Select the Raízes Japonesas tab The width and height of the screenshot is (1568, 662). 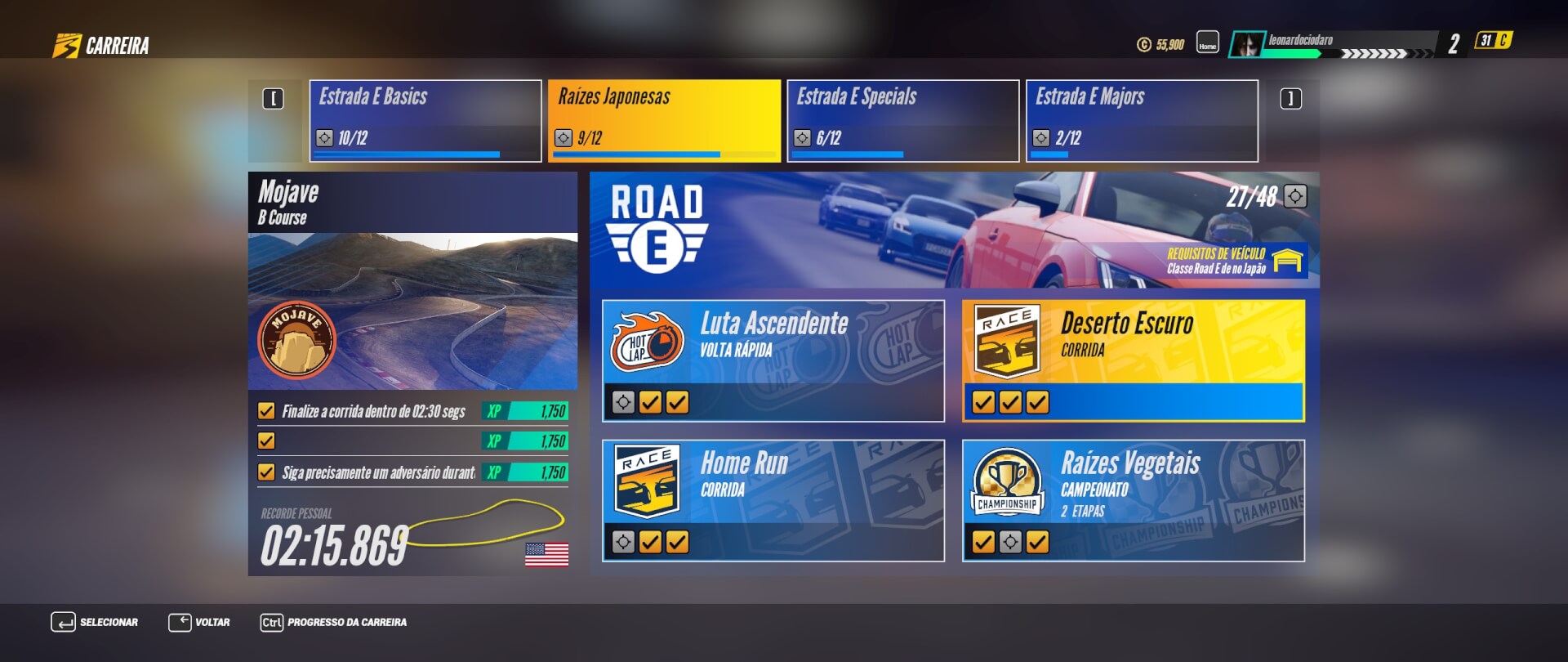664,120
